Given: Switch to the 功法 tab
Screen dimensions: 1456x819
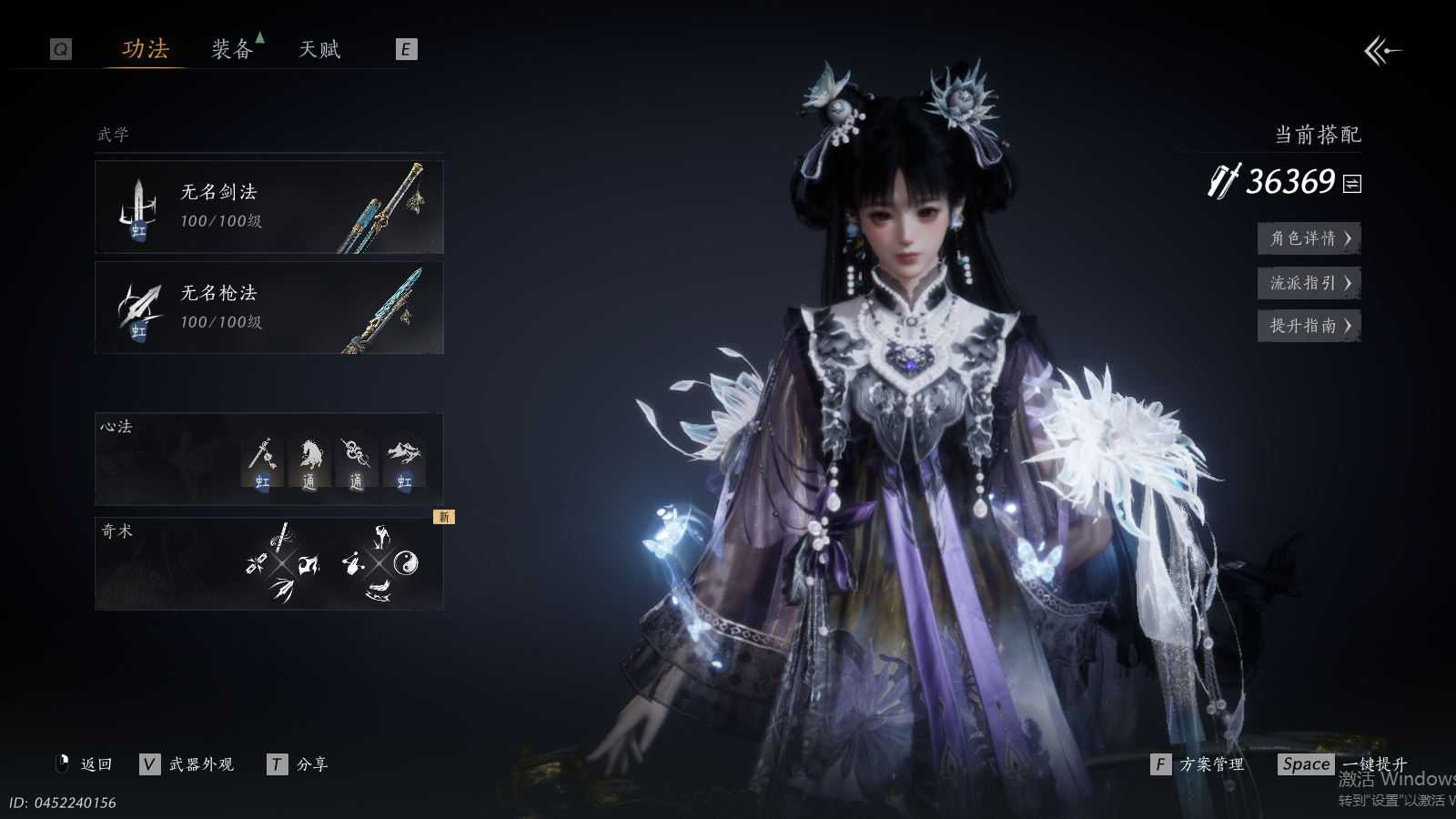Looking at the screenshot, I should coord(146,49).
